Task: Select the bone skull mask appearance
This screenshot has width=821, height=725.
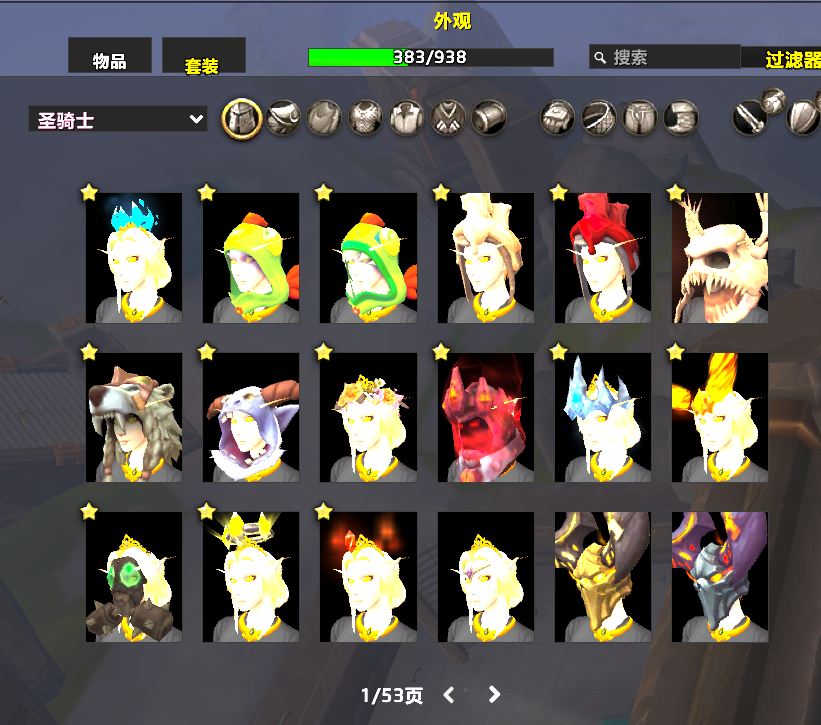Action: point(720,258)
